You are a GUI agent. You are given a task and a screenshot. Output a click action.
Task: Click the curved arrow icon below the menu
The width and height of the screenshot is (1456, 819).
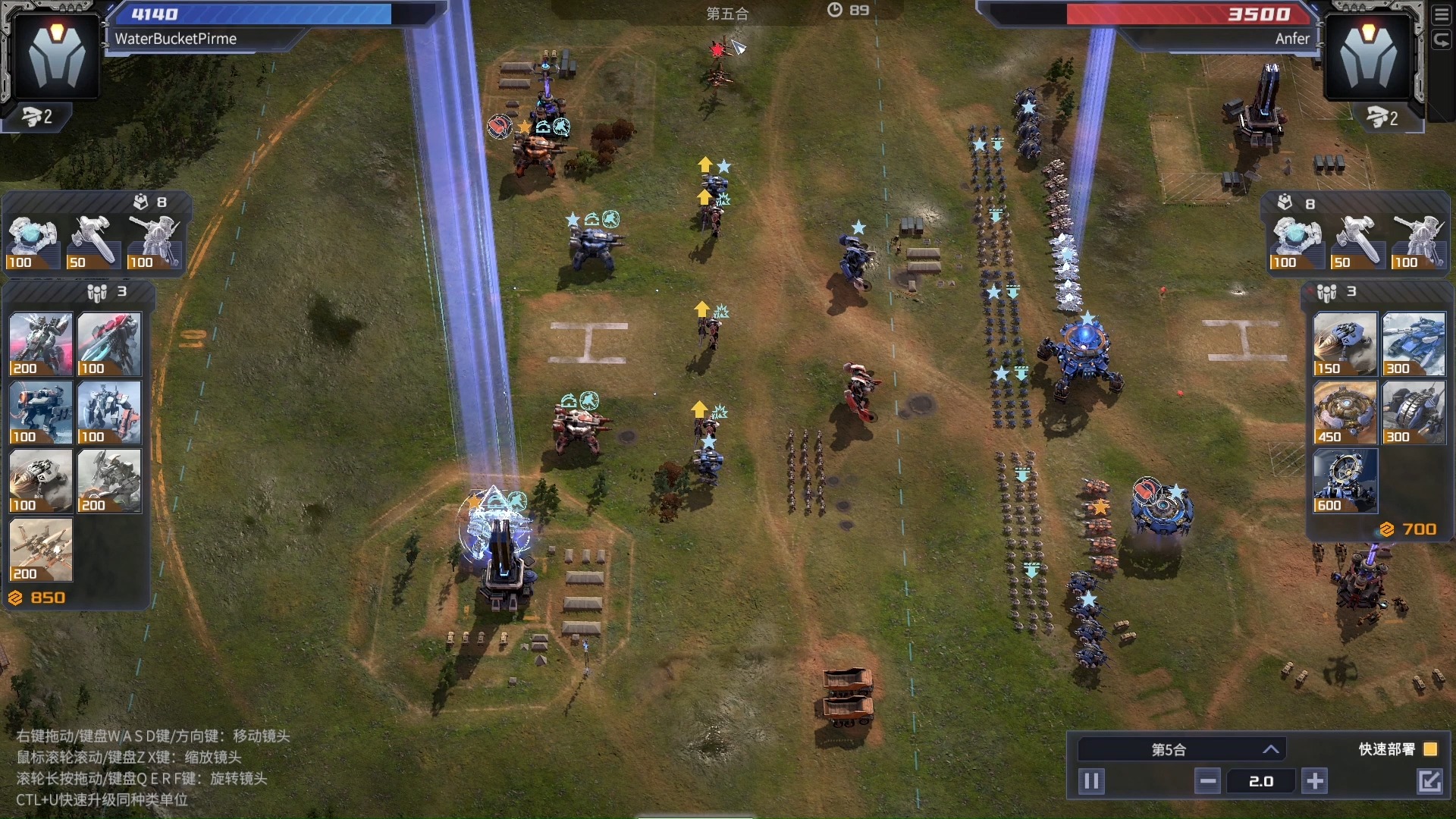[1442, 40]
